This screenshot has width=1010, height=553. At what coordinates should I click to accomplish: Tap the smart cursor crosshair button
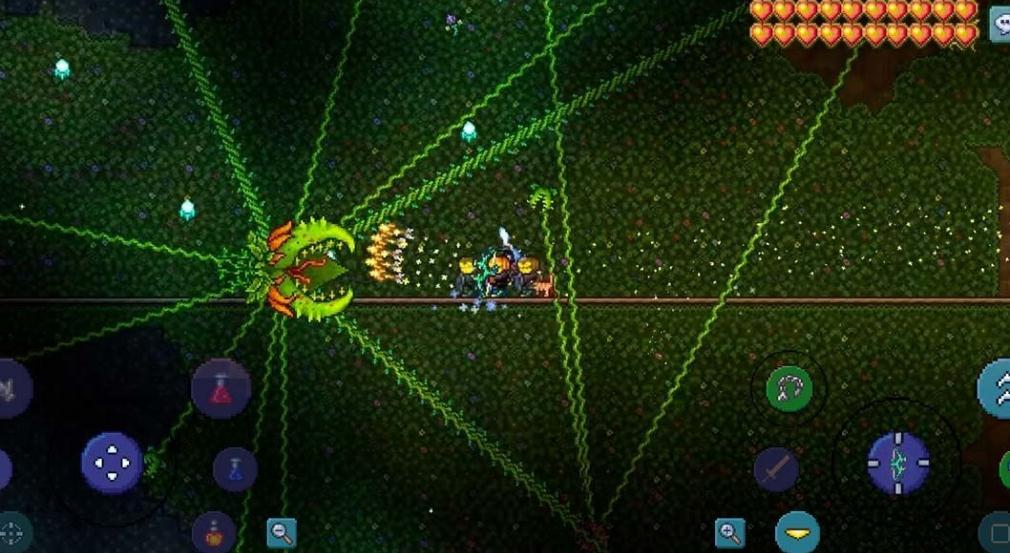[x=12, y=531]
